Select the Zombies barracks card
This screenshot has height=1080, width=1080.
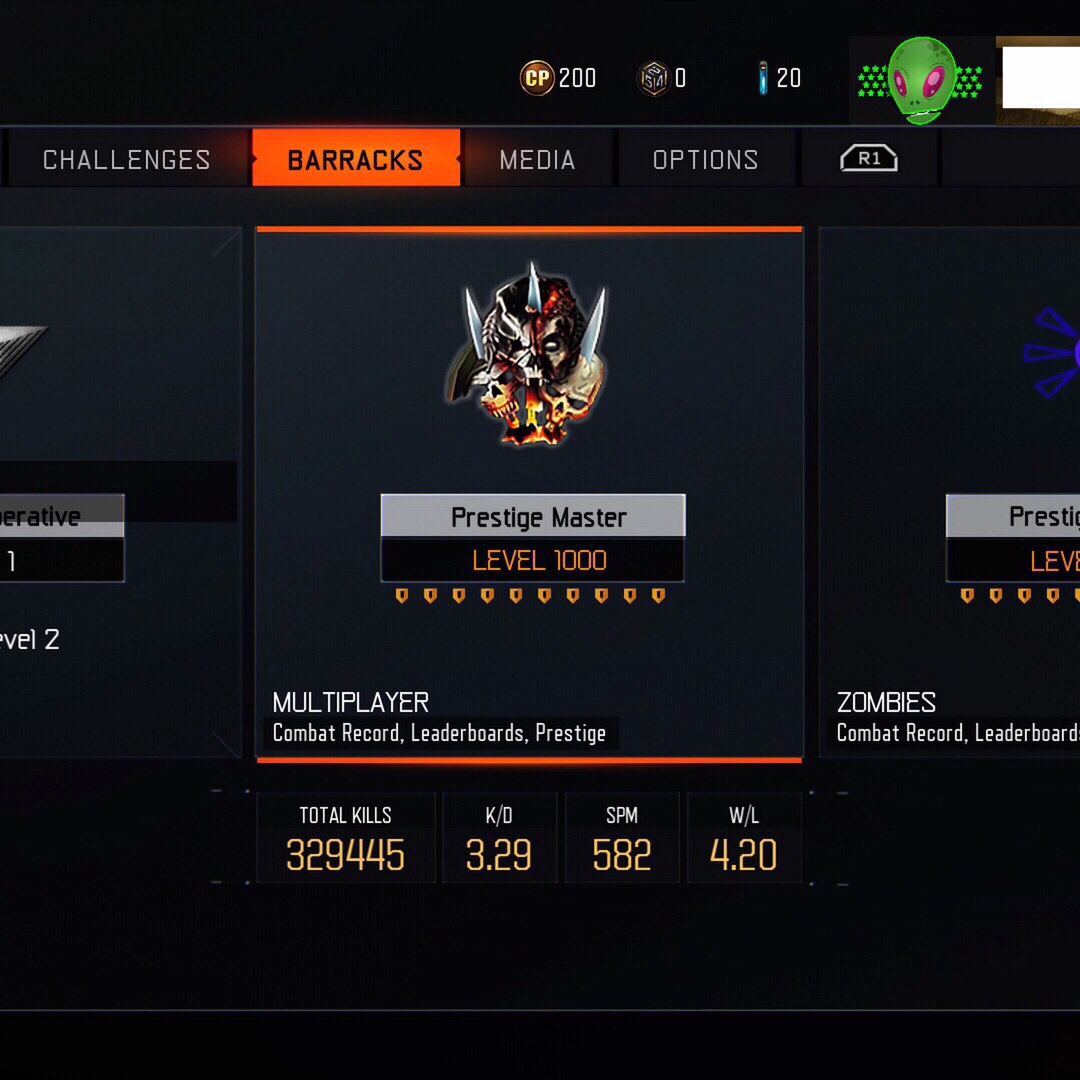click(950, 494)
